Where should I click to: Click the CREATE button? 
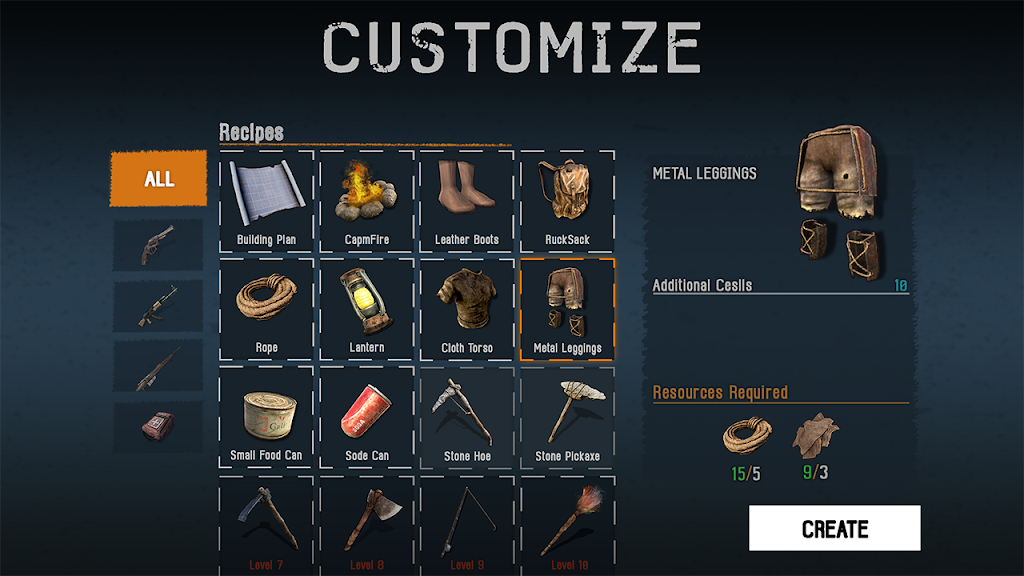pos(834,528)
